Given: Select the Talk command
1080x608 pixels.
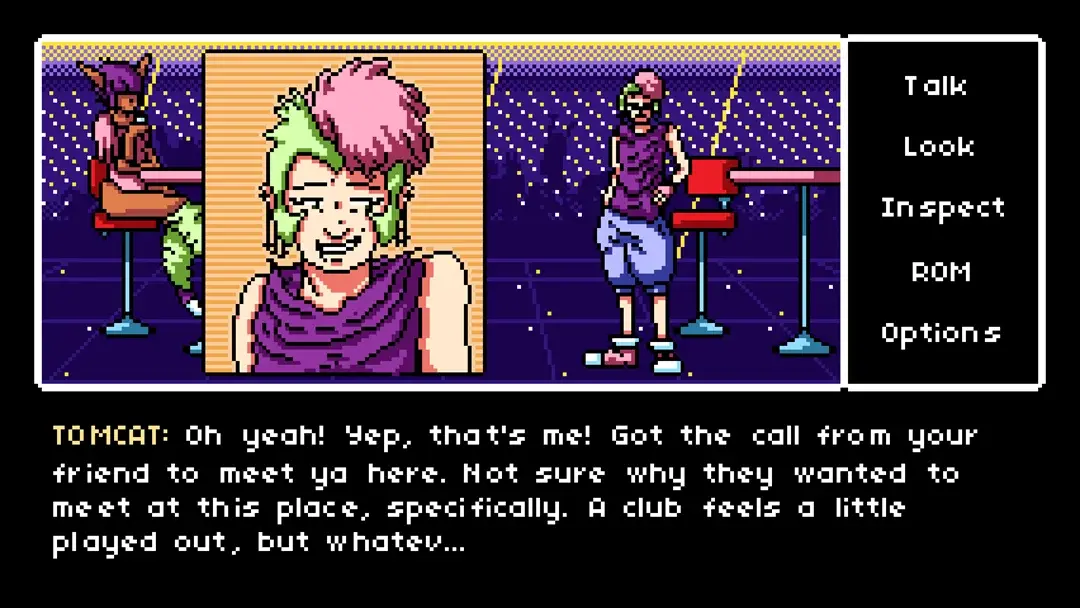Looking at the screenshot, I should pos(936,86).
